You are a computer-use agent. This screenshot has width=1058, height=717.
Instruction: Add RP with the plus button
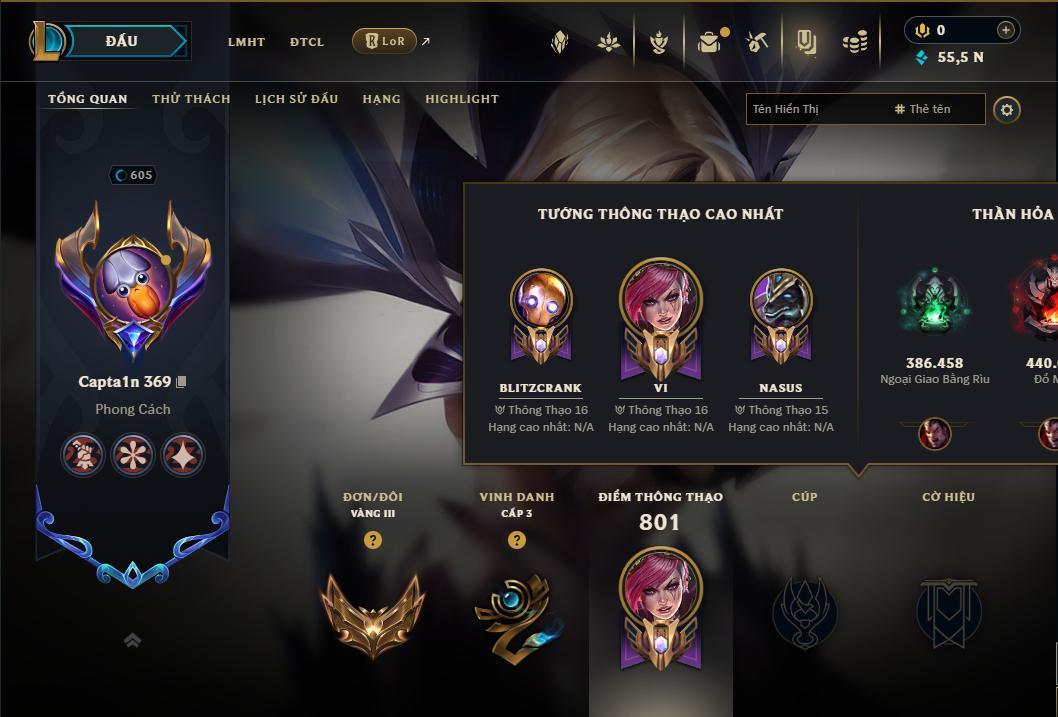pyautogui.click(x=1005, y=30)
